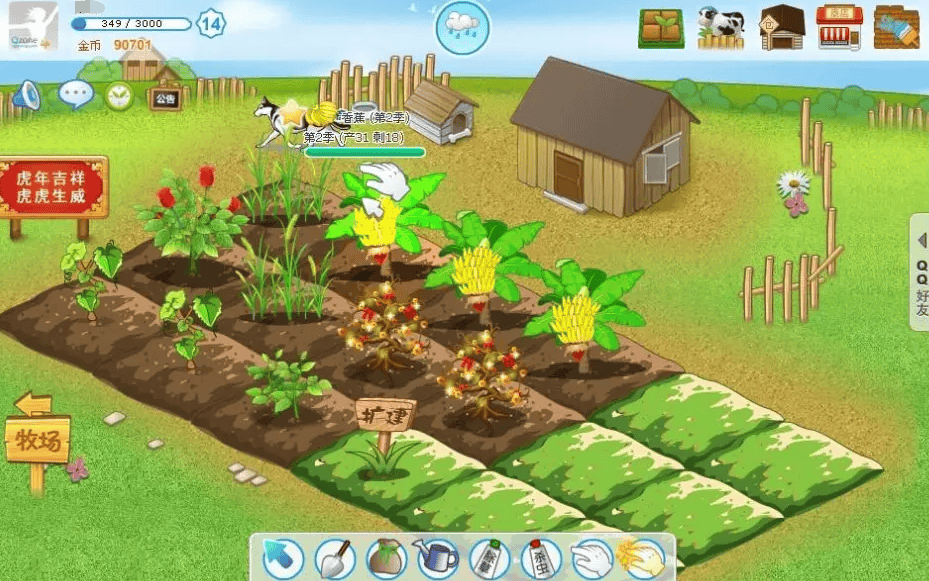Click the 扩建 expand-land sign
Viewport: 929px width, 581px height.
(384, 414)
